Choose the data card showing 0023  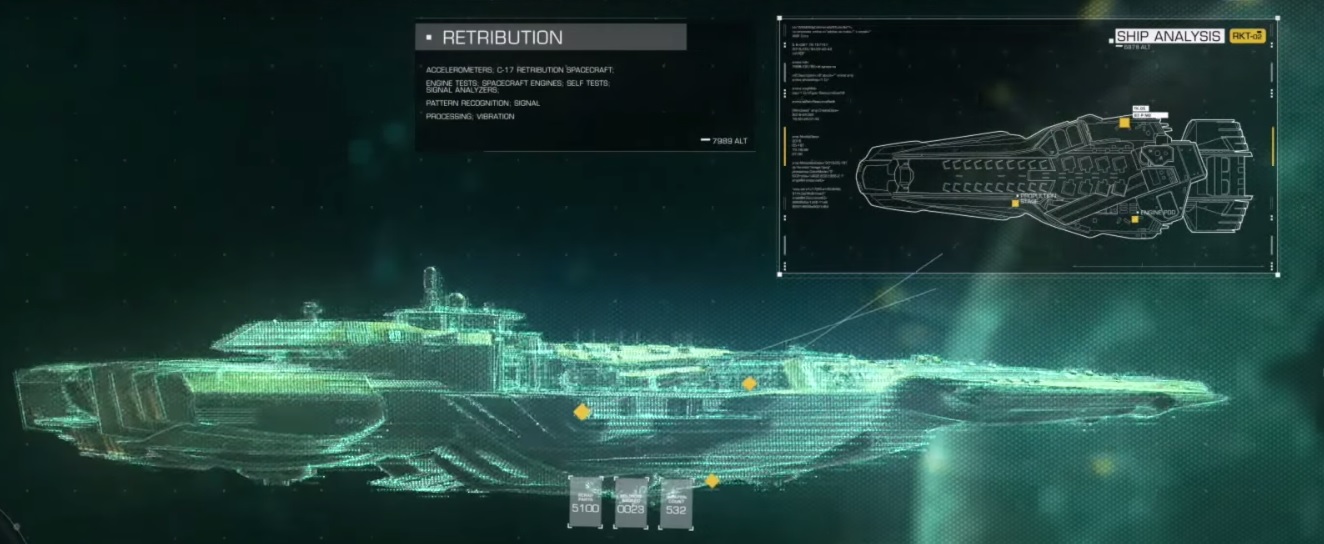tap(630, 501)
